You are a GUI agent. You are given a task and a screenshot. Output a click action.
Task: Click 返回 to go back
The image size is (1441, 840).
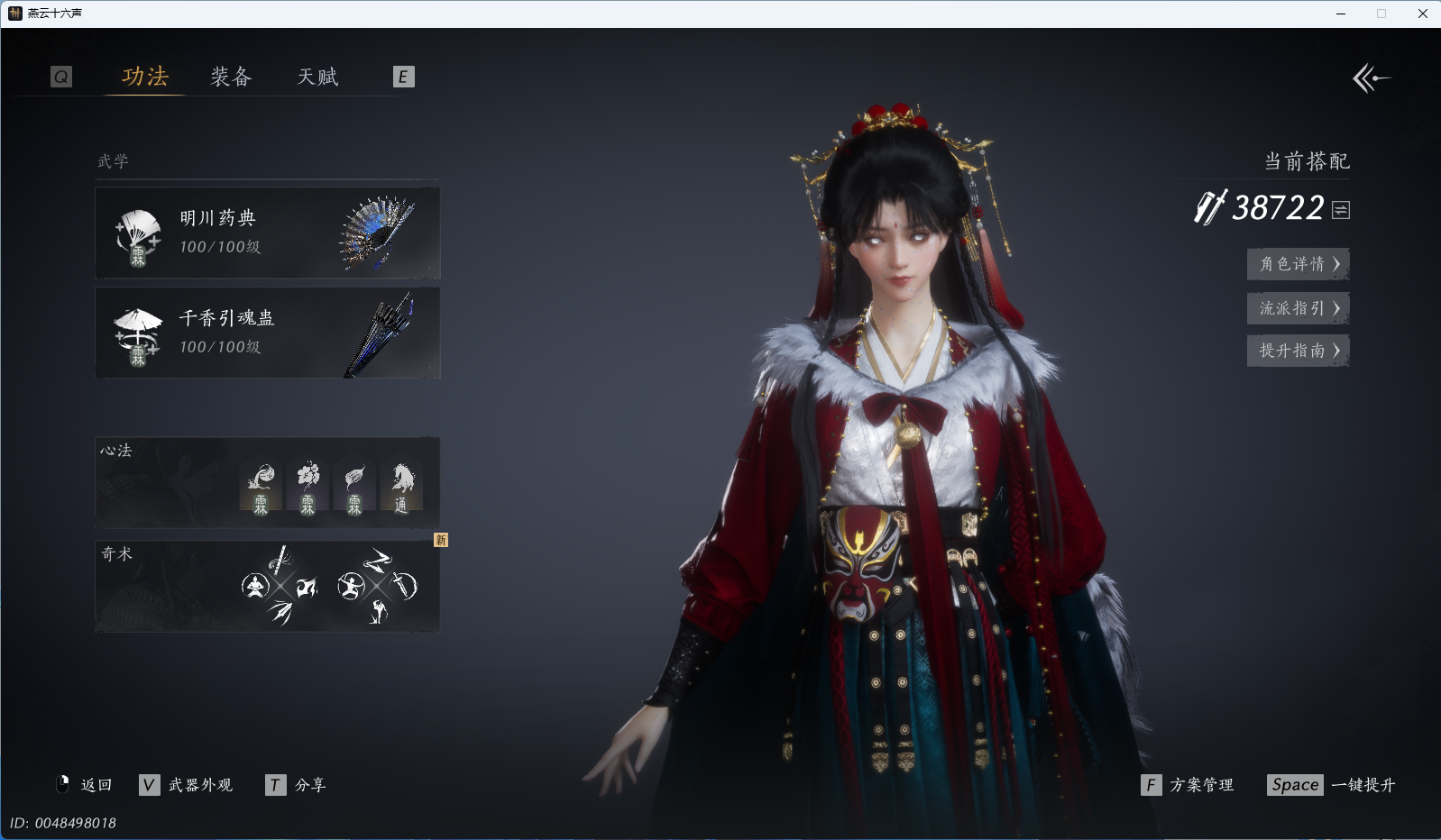(x=85, y=785)
